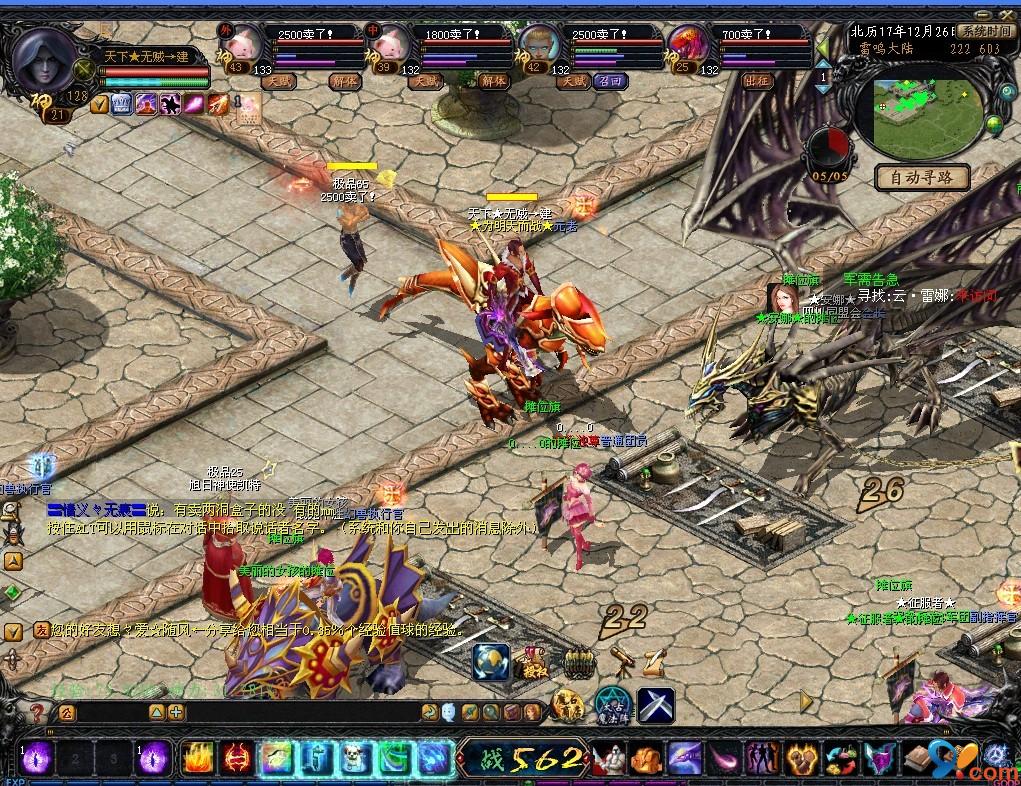Expand the panel with the yellow right arrow
The image size is (1021, 786).
[x=806, y=697]
